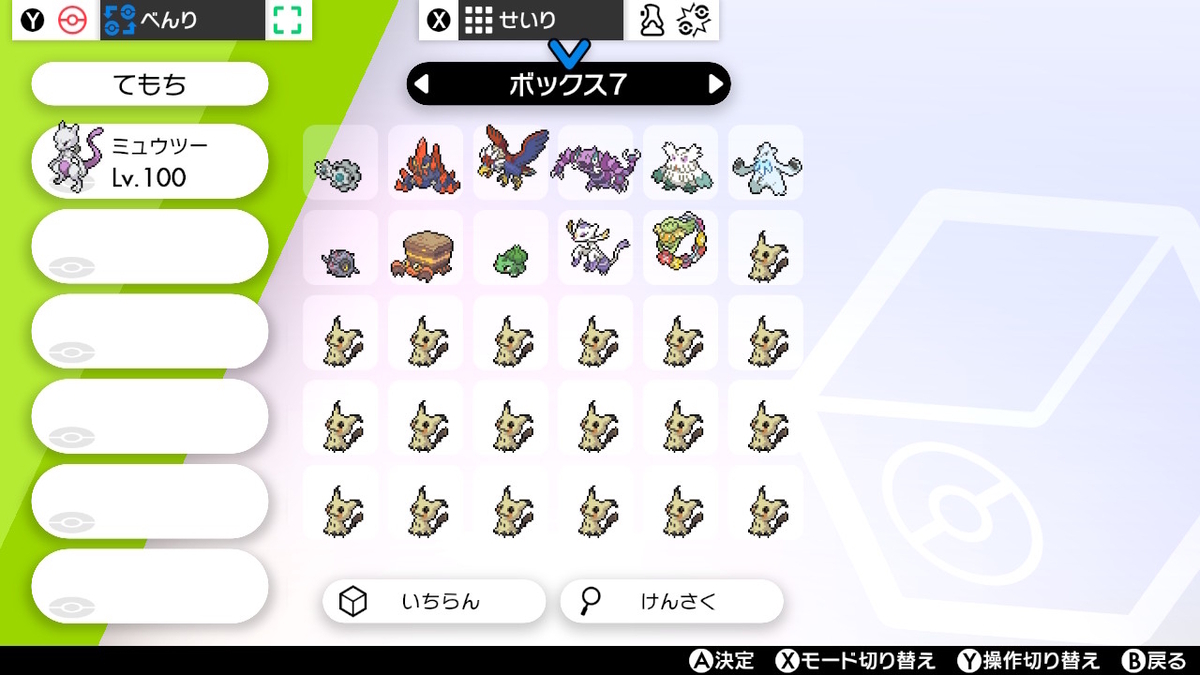Click the ボックス7 box title
Viewport: 1200px width, 675px height.
568,85
